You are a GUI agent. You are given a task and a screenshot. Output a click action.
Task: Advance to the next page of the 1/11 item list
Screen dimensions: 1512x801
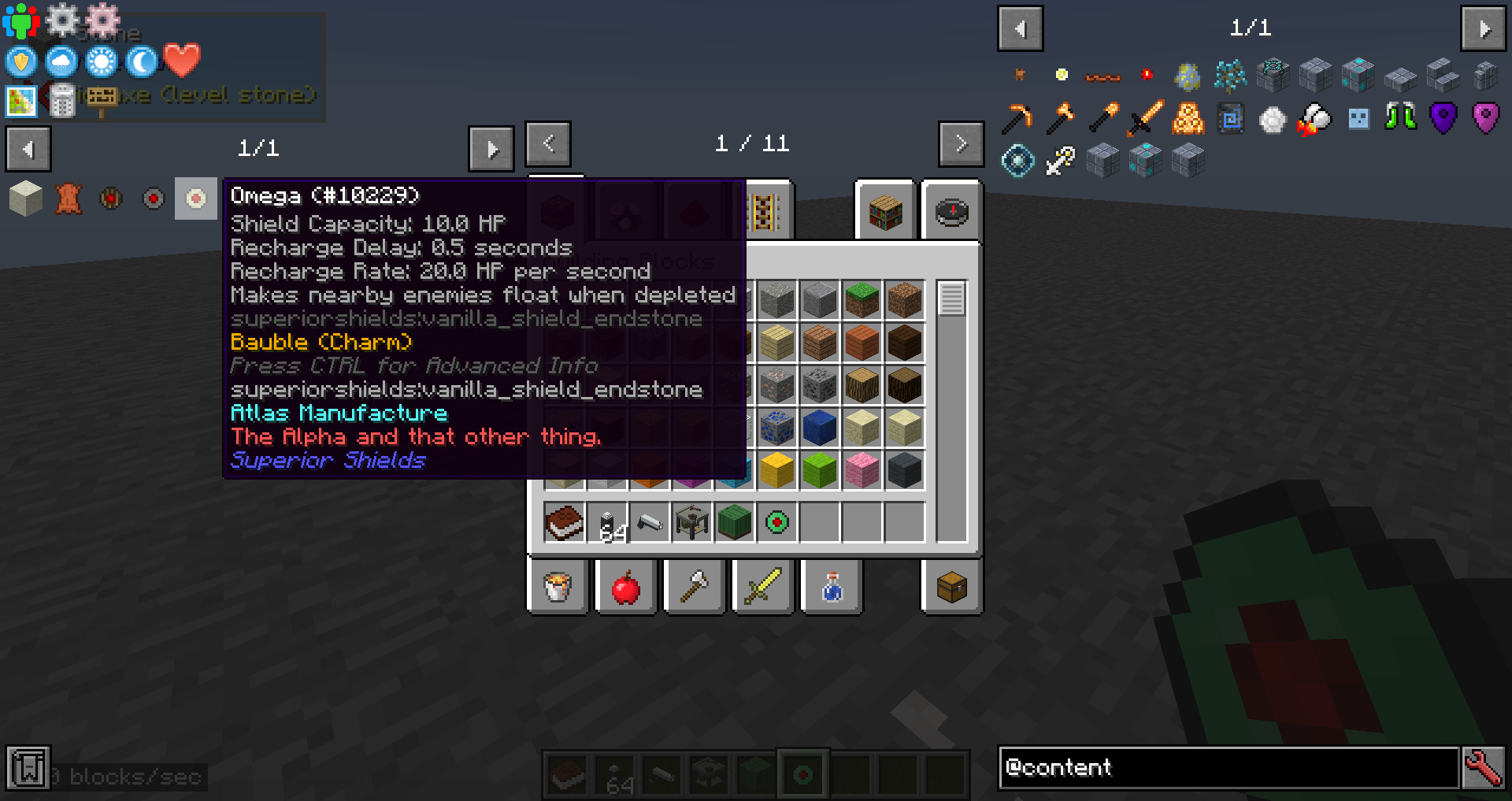pyautogui.click(x=961, y=143)
